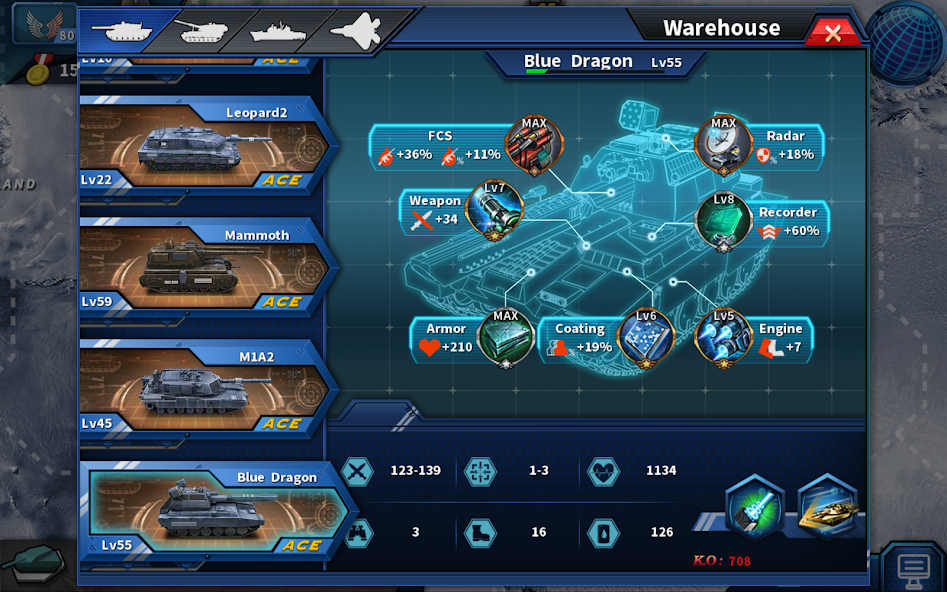Click the globe icon in the corner
The width and height of the screenshot is (947, 592).
click(x=906, y=40)
